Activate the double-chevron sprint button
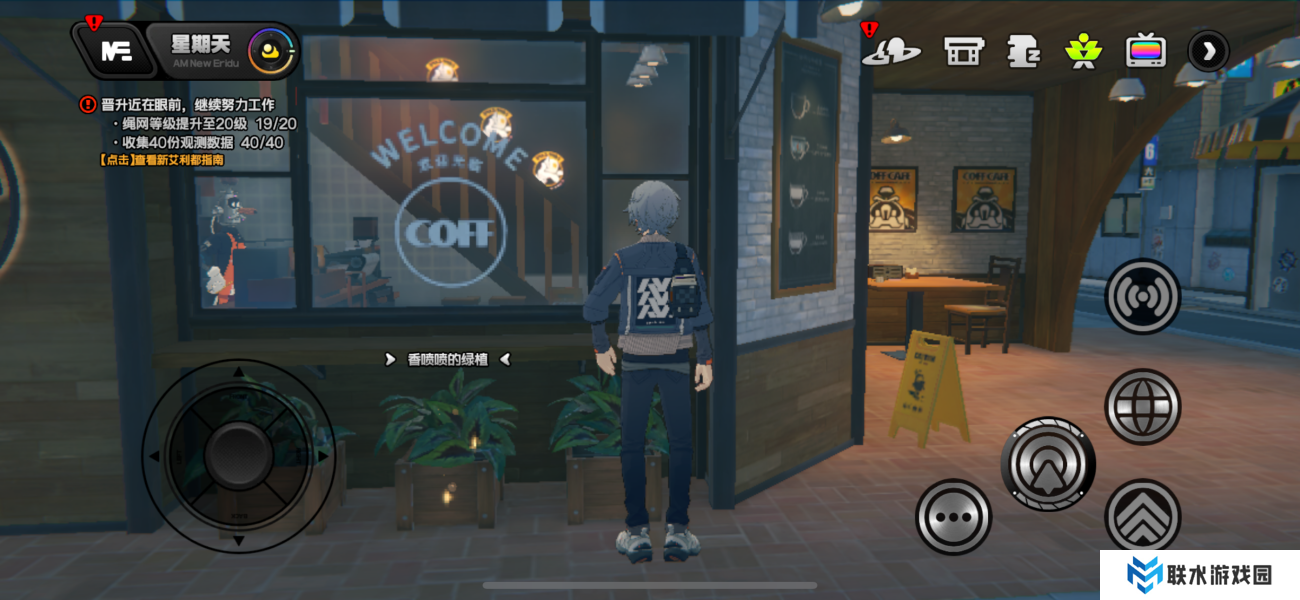1300x600 pixels. click(x=1143, y=517)
